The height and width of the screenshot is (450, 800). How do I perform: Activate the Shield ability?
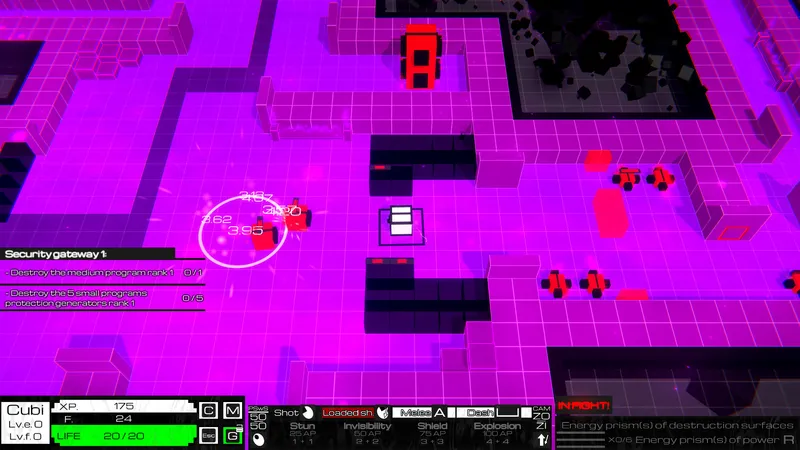432,433
